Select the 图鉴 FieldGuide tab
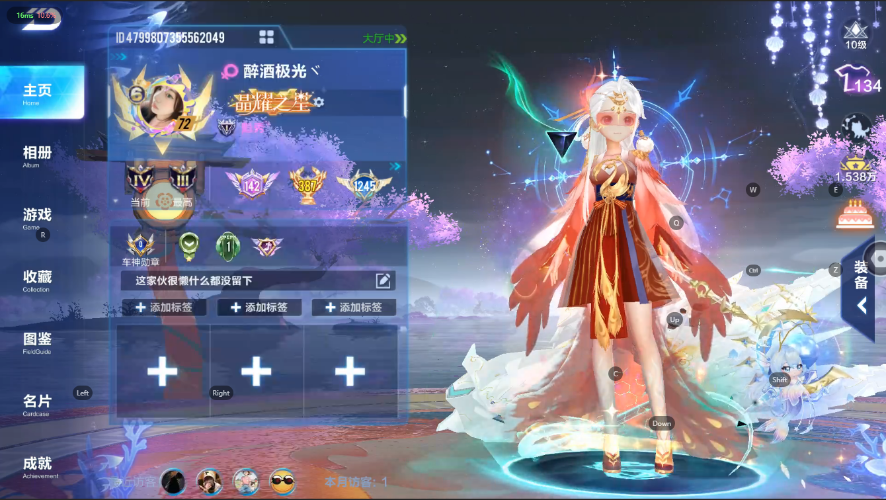Viewport: 886px width, 500px height. 38,341
